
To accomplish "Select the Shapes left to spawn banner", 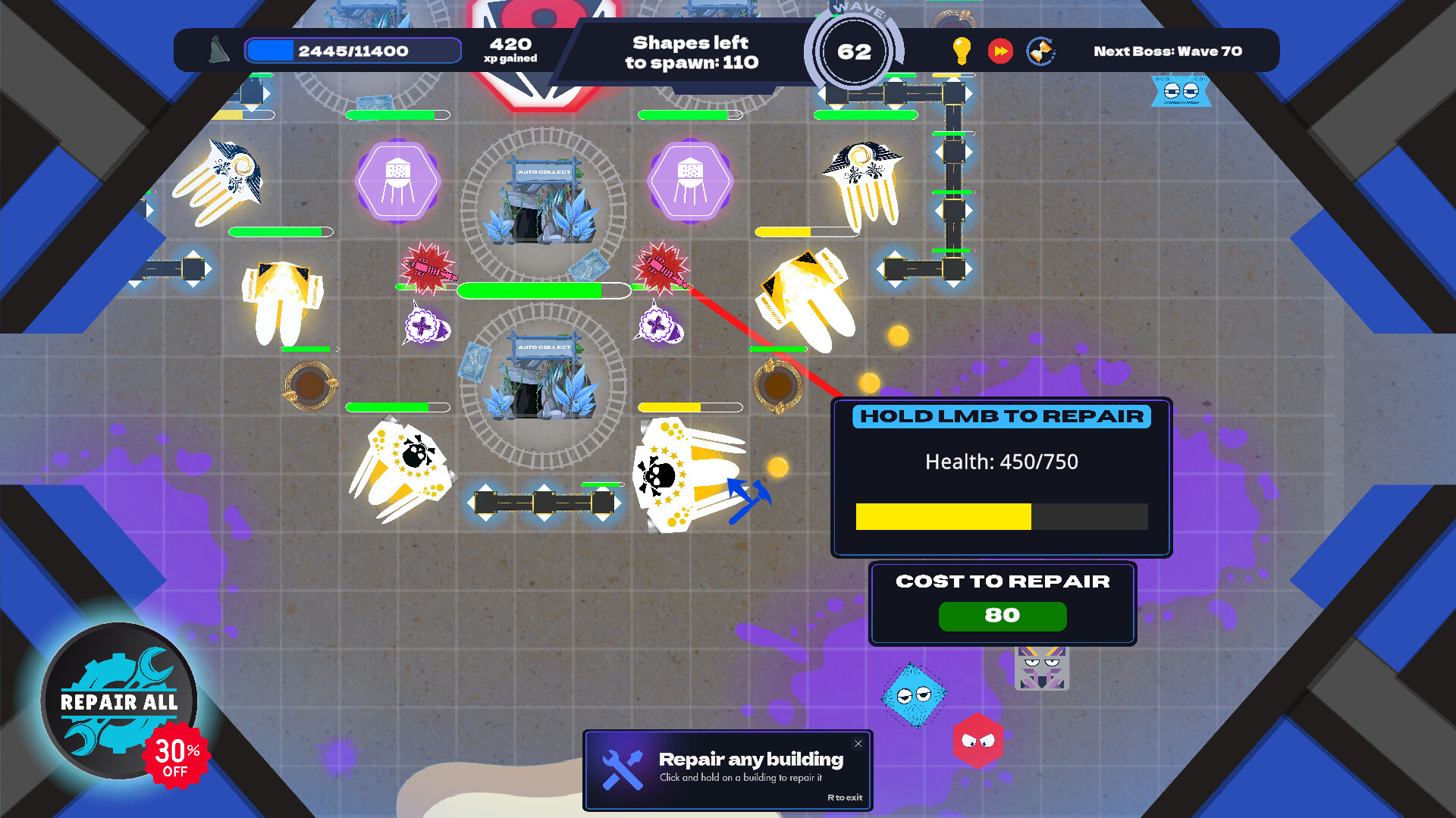I will coord(691,53).
